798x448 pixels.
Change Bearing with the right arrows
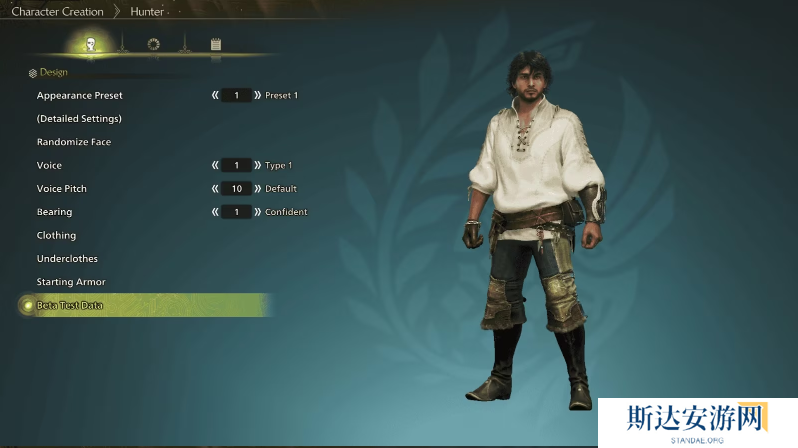(258, 212)
